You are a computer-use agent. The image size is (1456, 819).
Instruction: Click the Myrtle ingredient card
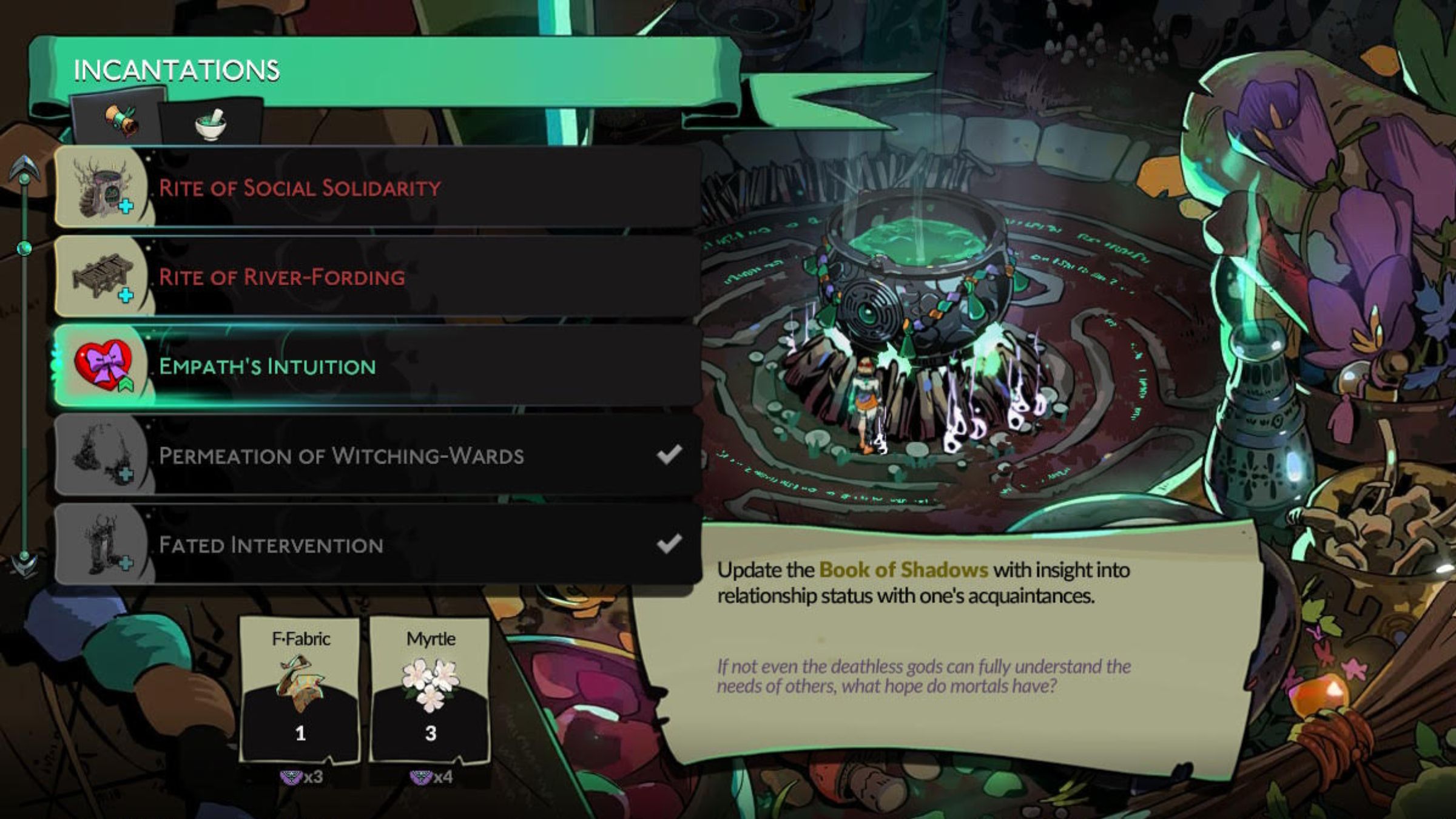coord(430,690)
